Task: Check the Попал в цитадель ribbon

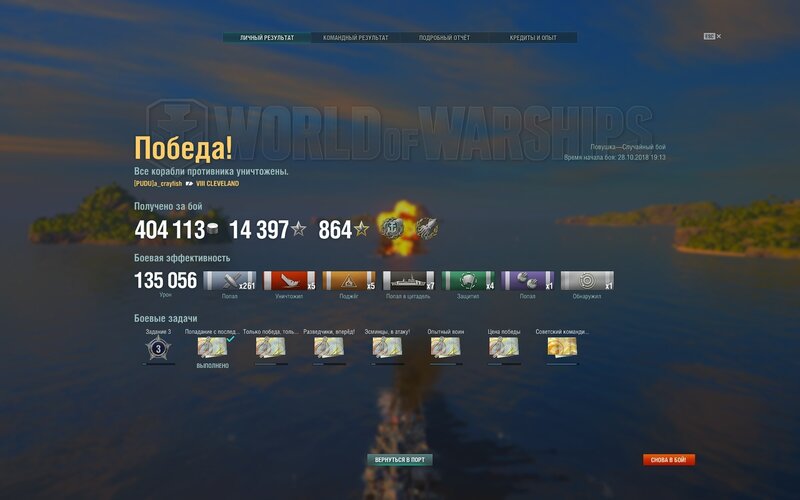Action: [408, 281]
